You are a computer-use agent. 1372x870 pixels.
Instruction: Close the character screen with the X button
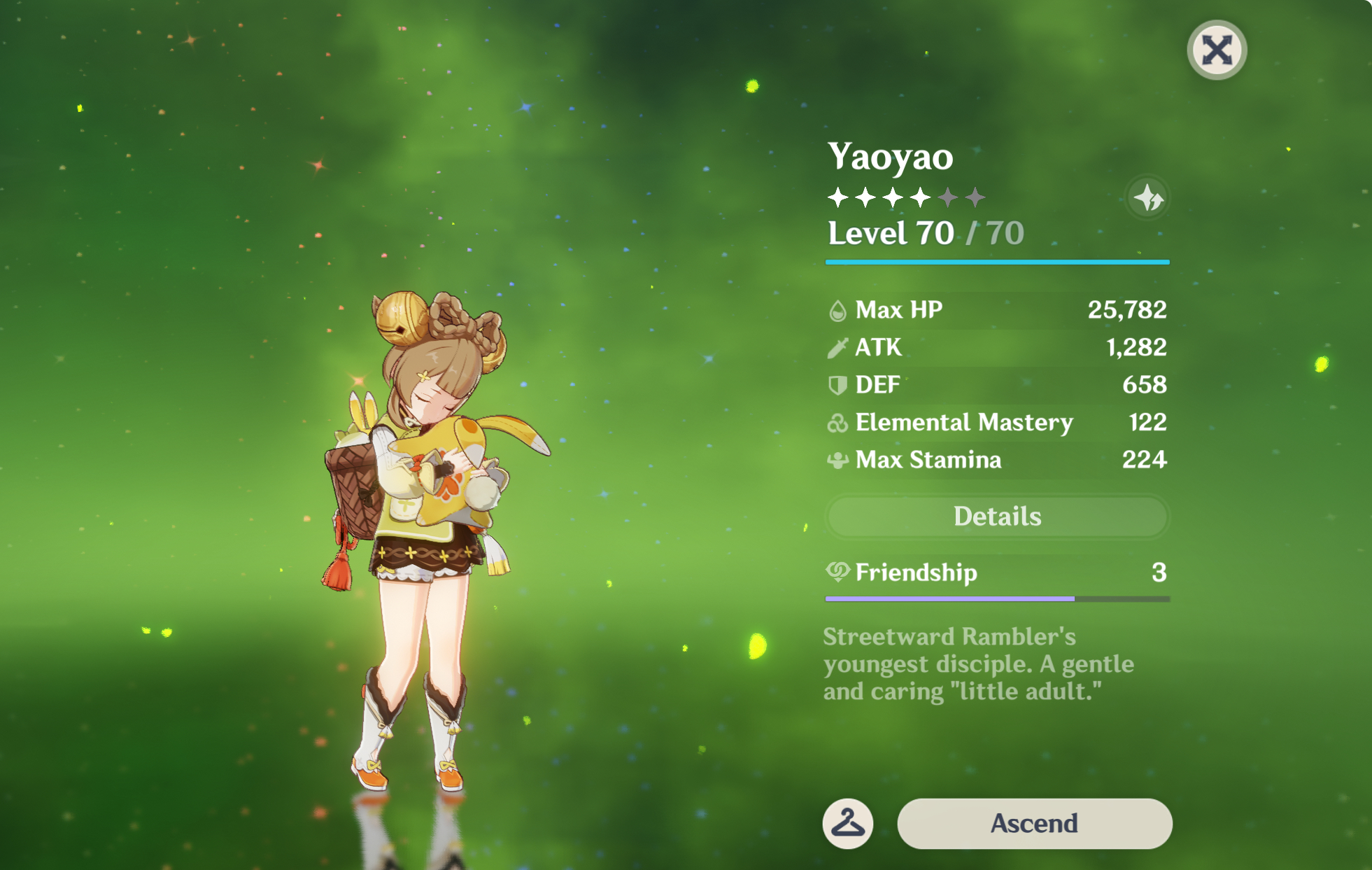click(x=1216, y=48)
